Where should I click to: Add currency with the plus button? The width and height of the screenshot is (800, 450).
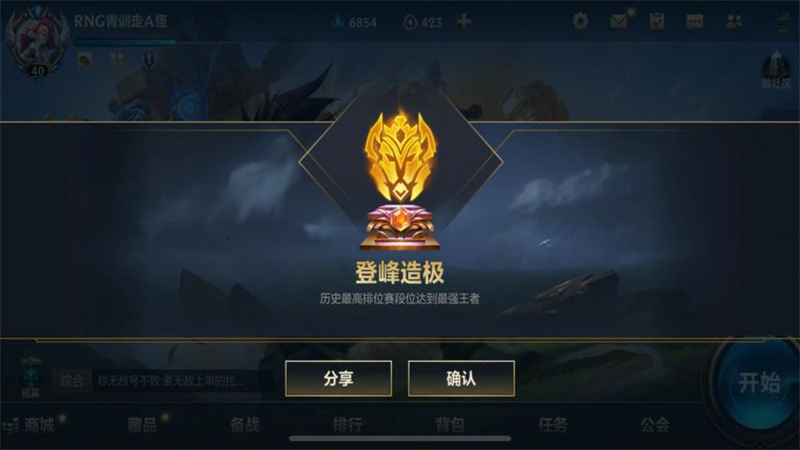[464, 22]
